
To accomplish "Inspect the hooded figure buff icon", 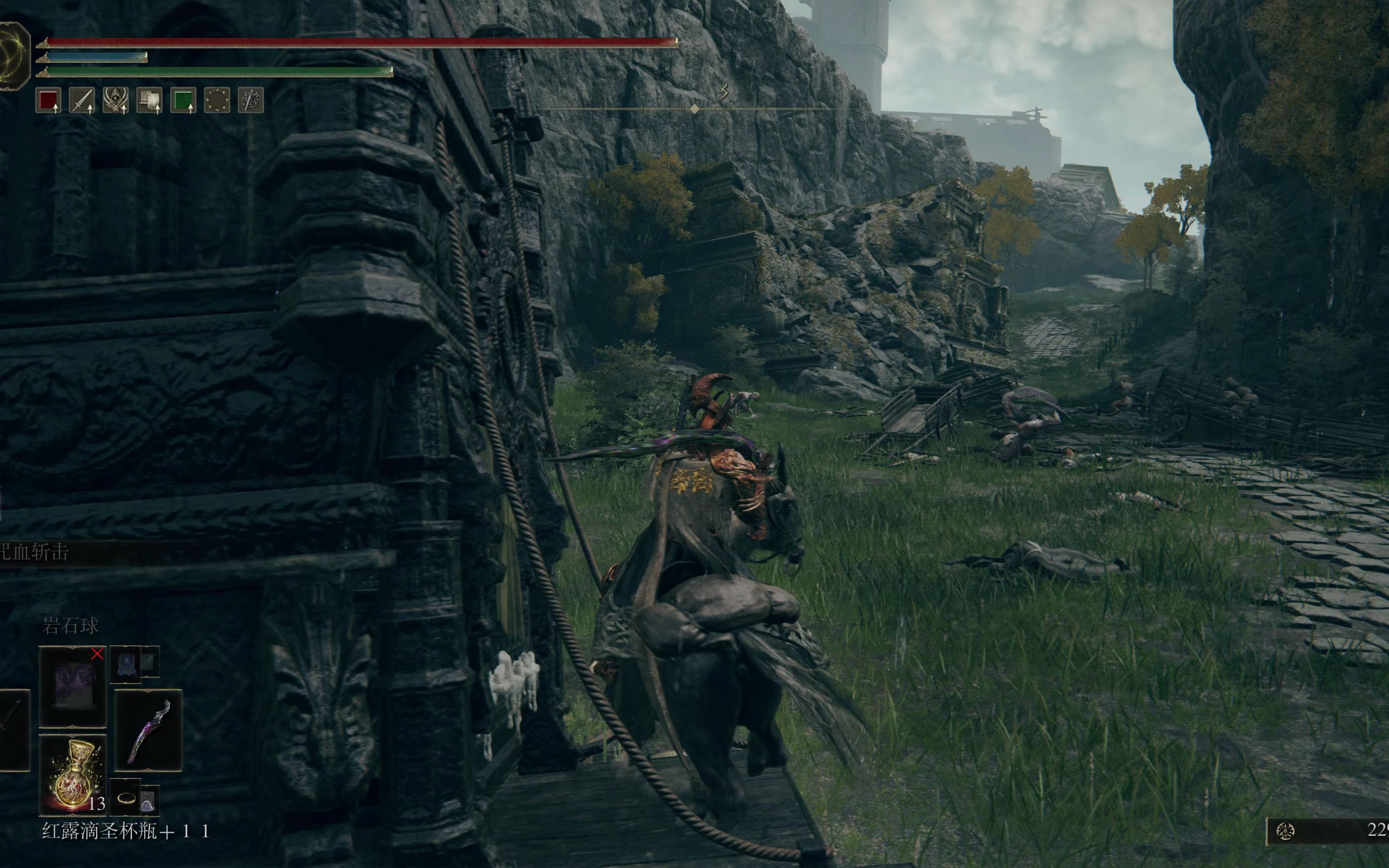I will coord(115,100).
